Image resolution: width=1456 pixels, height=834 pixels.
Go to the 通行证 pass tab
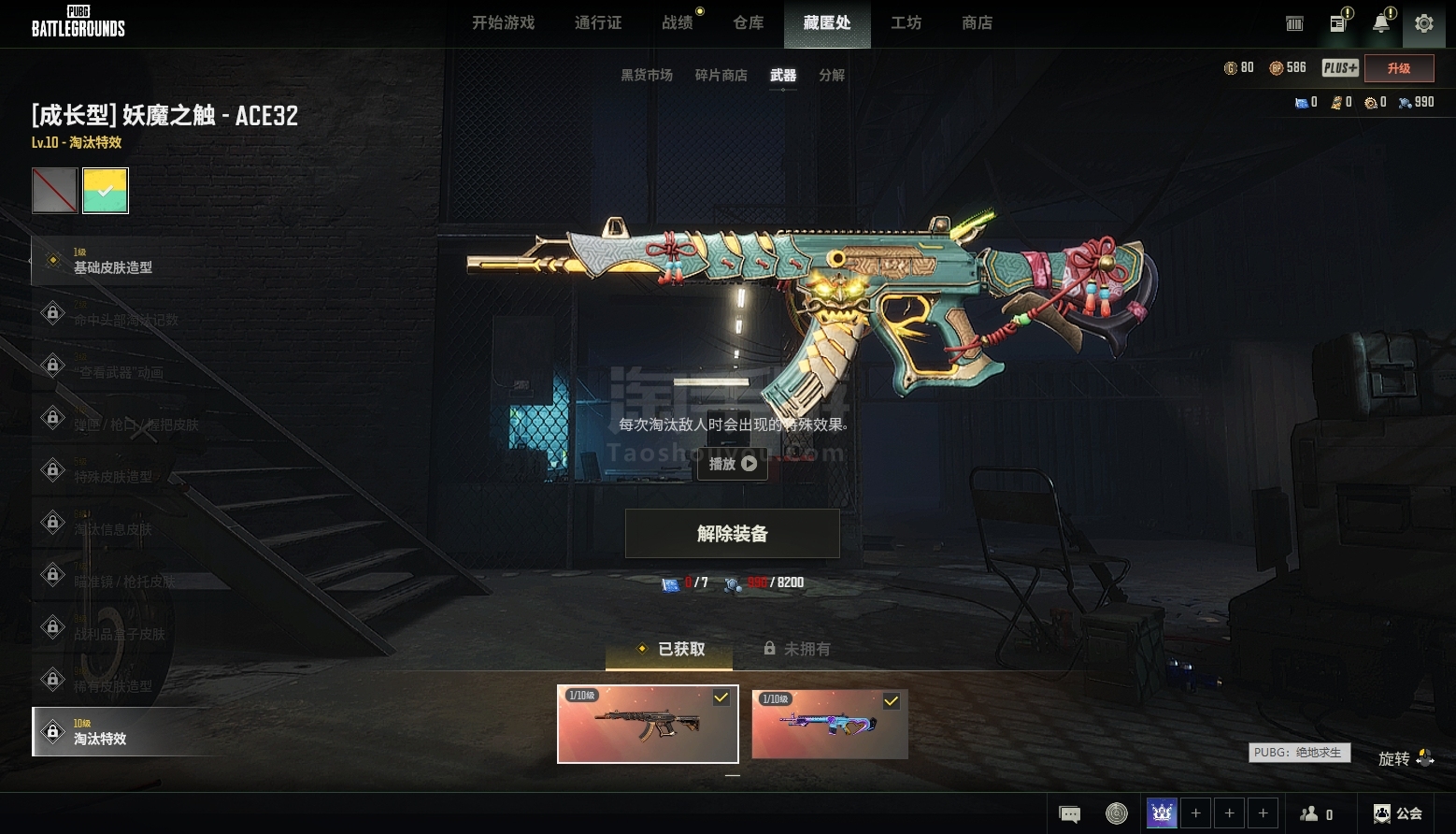598,23
